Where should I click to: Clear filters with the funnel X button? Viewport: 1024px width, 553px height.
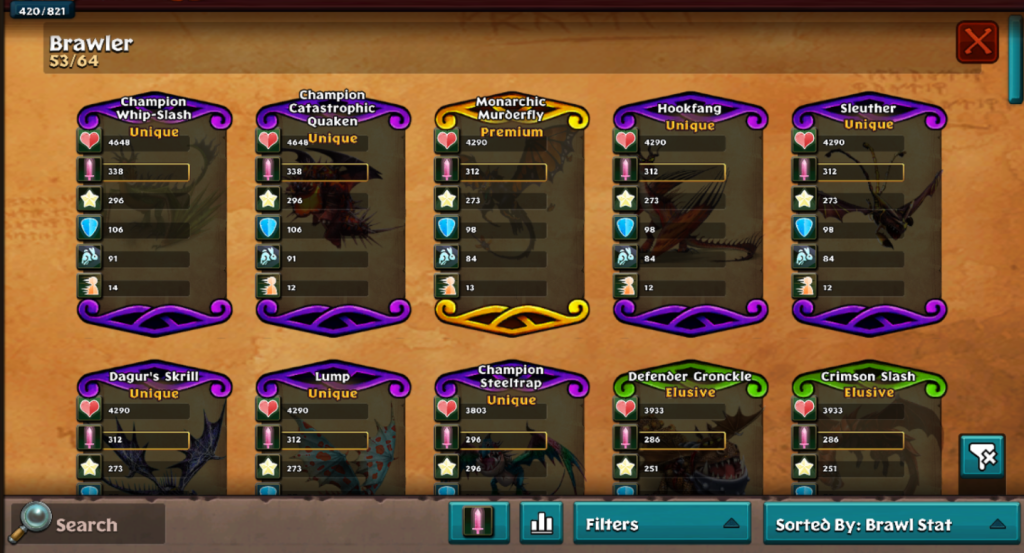coord(982,456)
